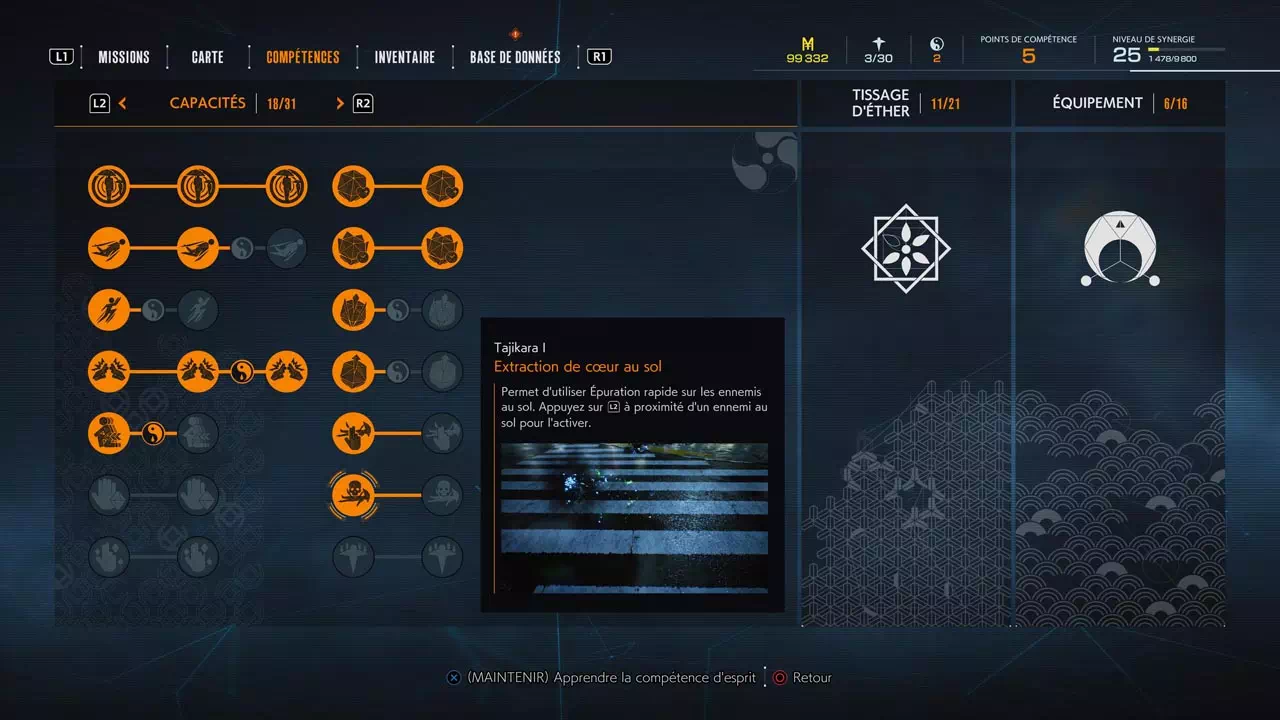
Task: Select the unlocked orange sprinting figure skill
Action: click(109, 310)
